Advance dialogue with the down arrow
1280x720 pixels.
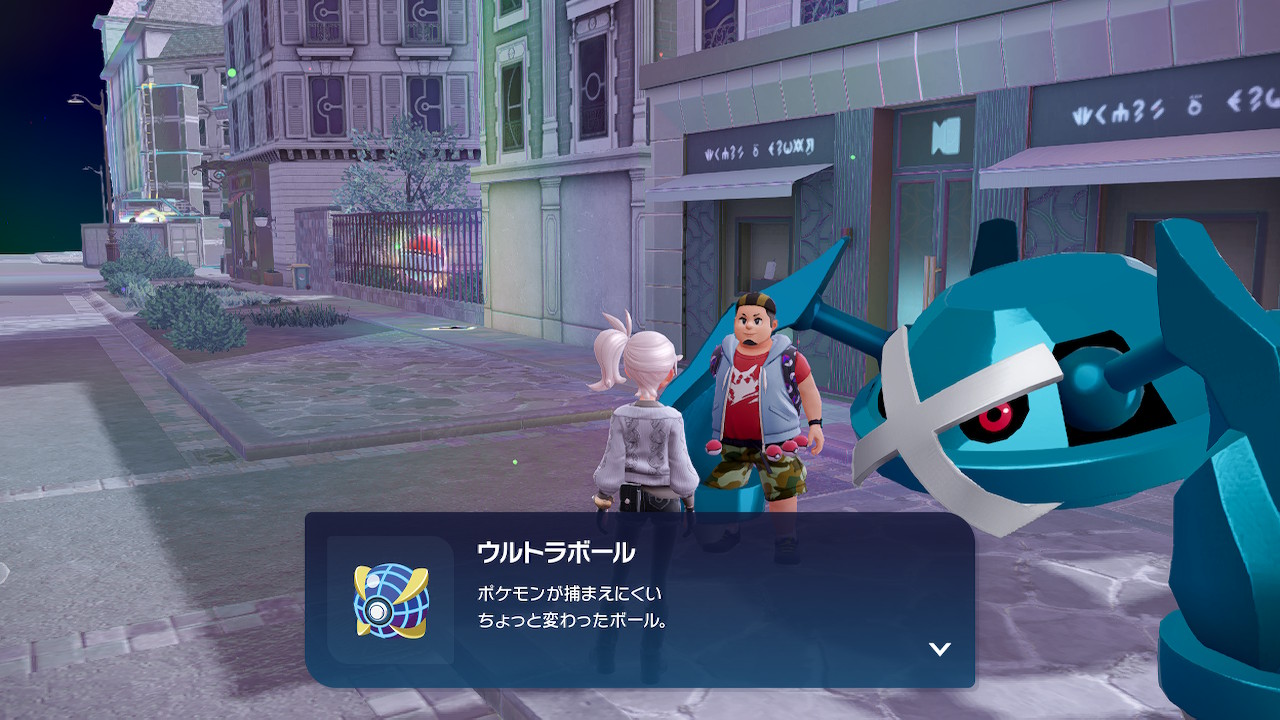(939, 649)
